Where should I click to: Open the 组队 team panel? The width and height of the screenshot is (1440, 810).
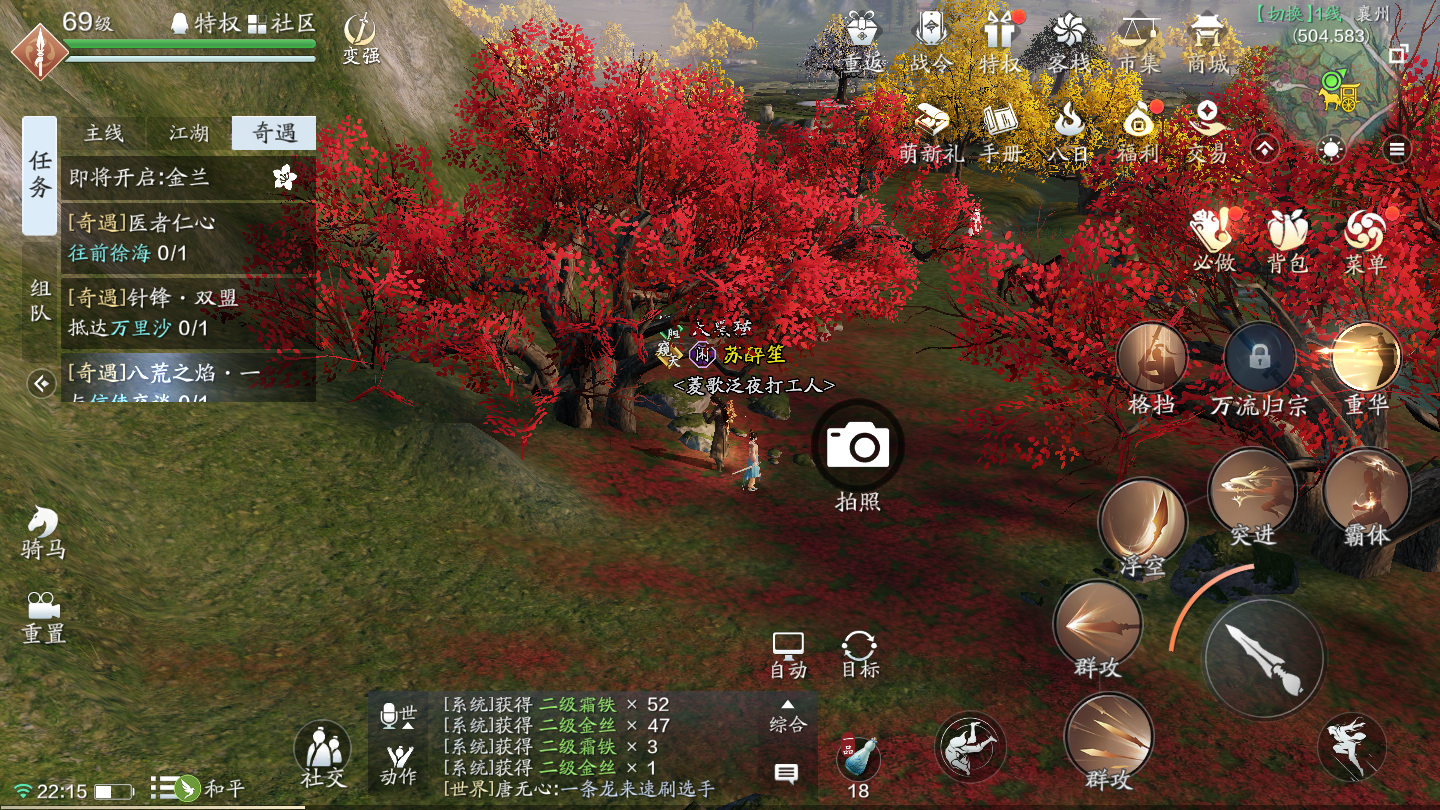[x=40, y=301]
